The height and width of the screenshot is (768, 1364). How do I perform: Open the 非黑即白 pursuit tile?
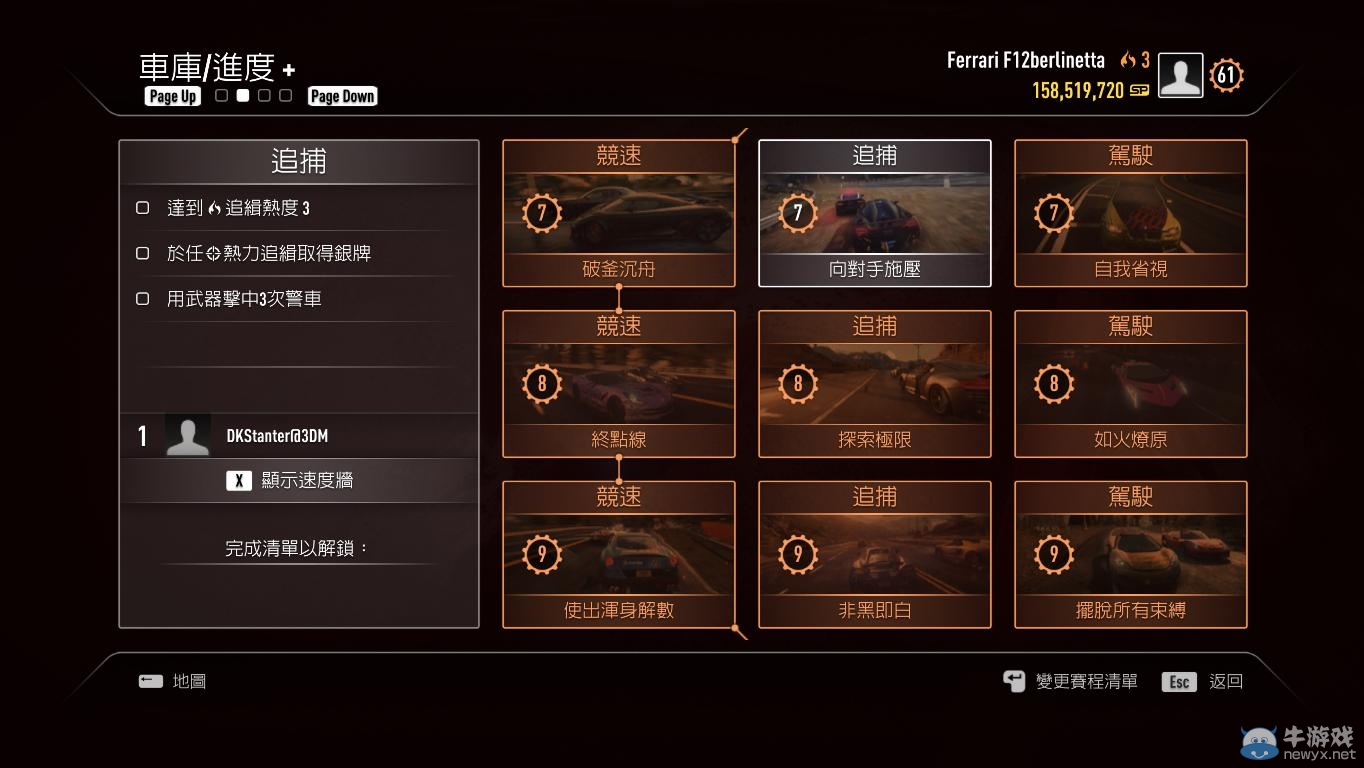pos(874,555)
